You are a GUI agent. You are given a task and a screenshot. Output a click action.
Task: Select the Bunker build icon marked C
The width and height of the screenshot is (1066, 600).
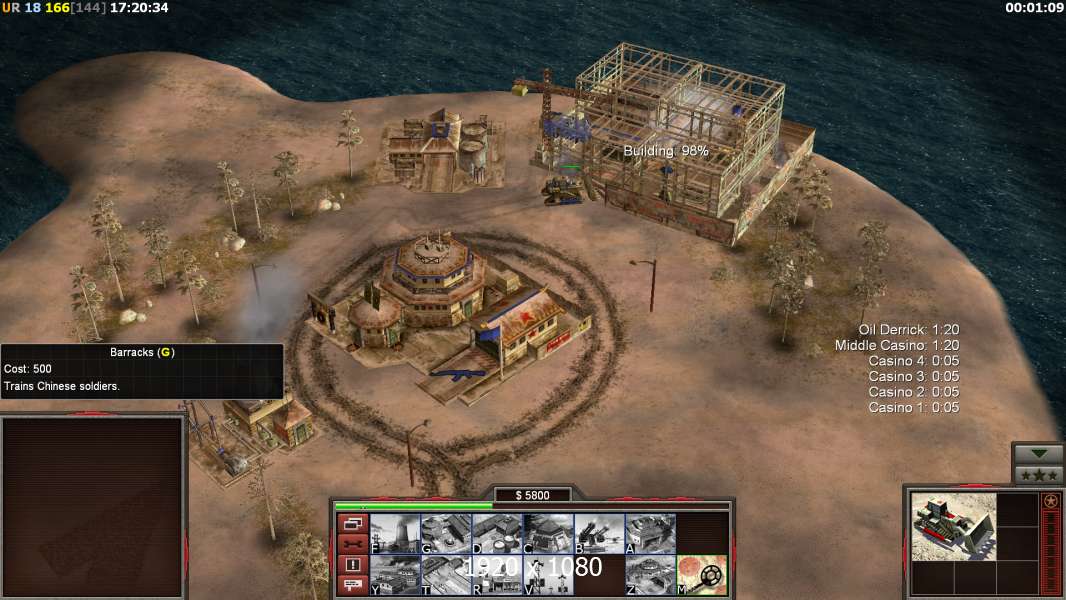click(x=548, y=533)
